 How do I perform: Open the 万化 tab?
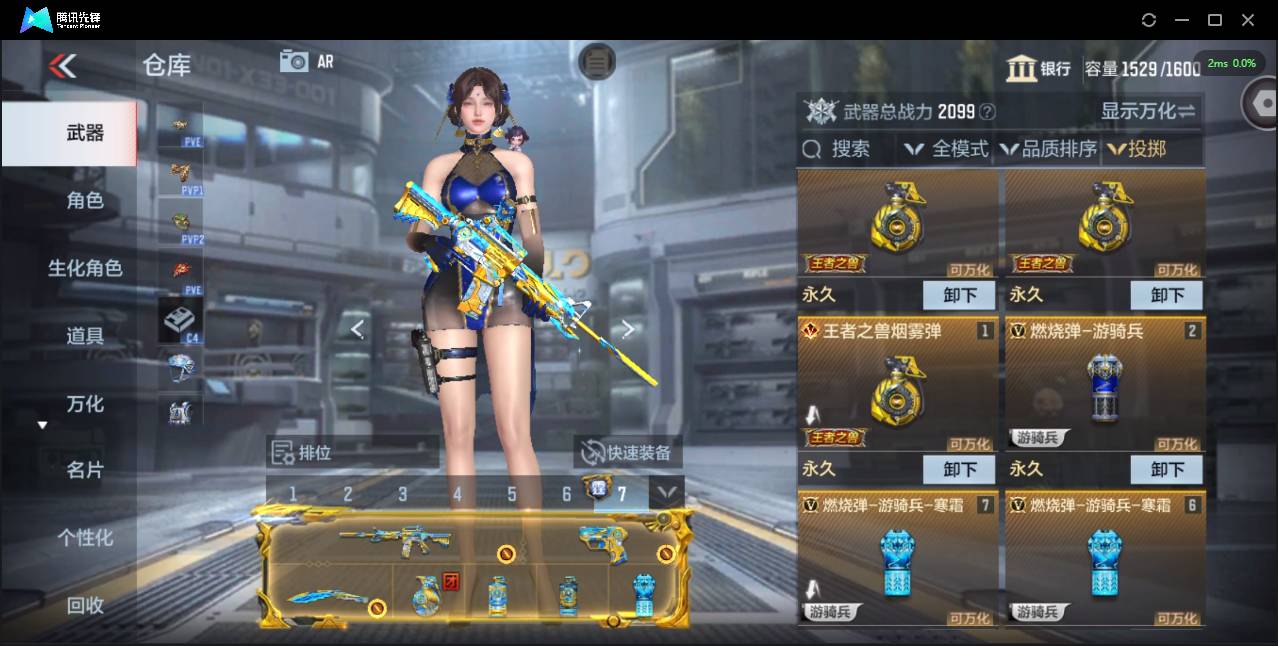click(x=85, y=404)
